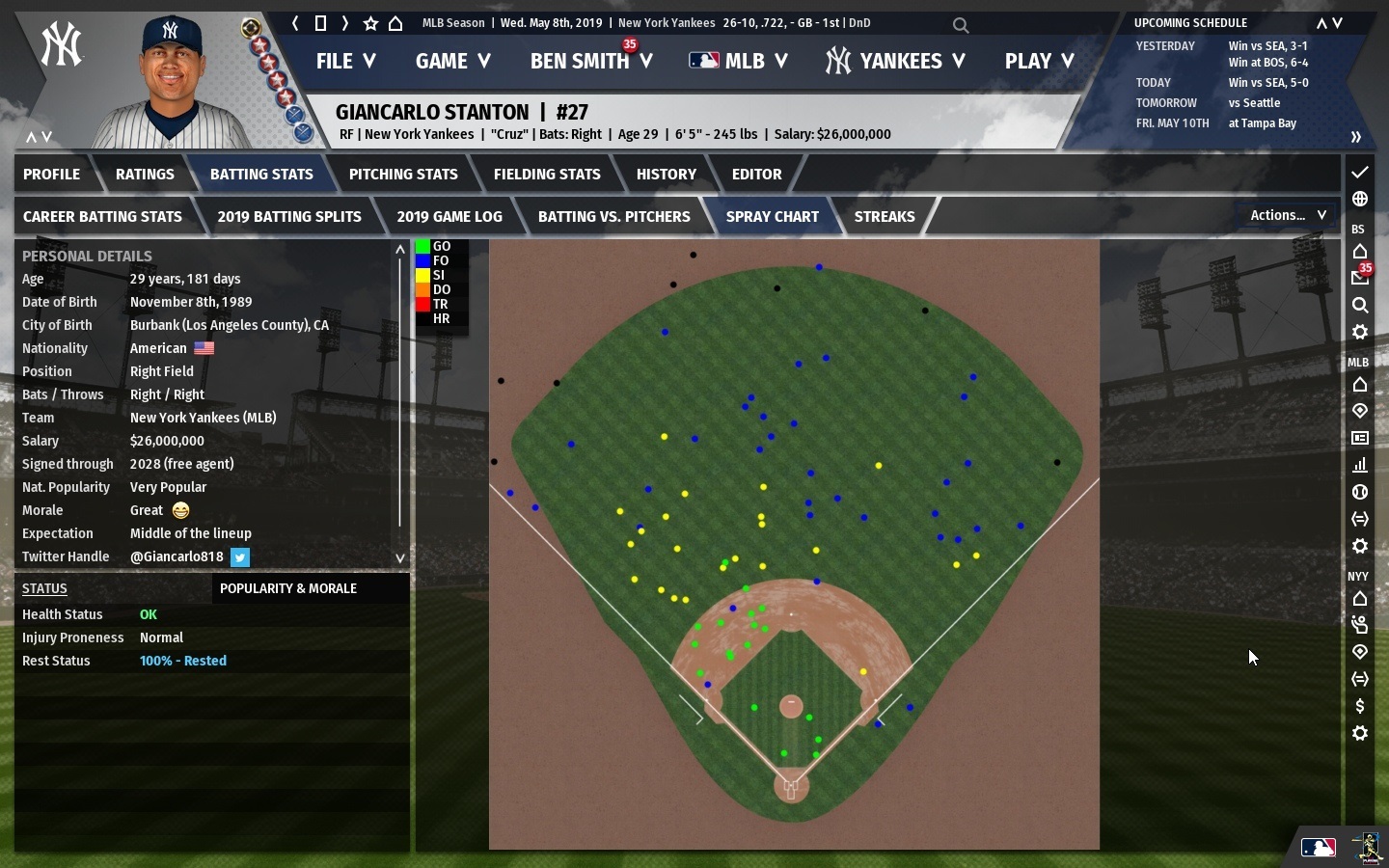The height and width of the screenshot is (868, 1389).
Task: Open the league settings gear under MLB section
Action: coord(1360,547)
